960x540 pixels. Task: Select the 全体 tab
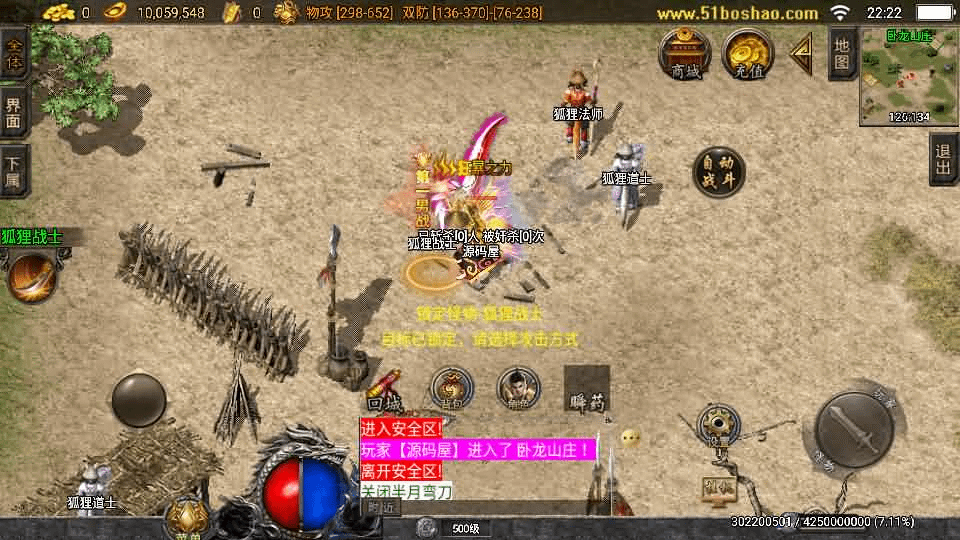14,54
